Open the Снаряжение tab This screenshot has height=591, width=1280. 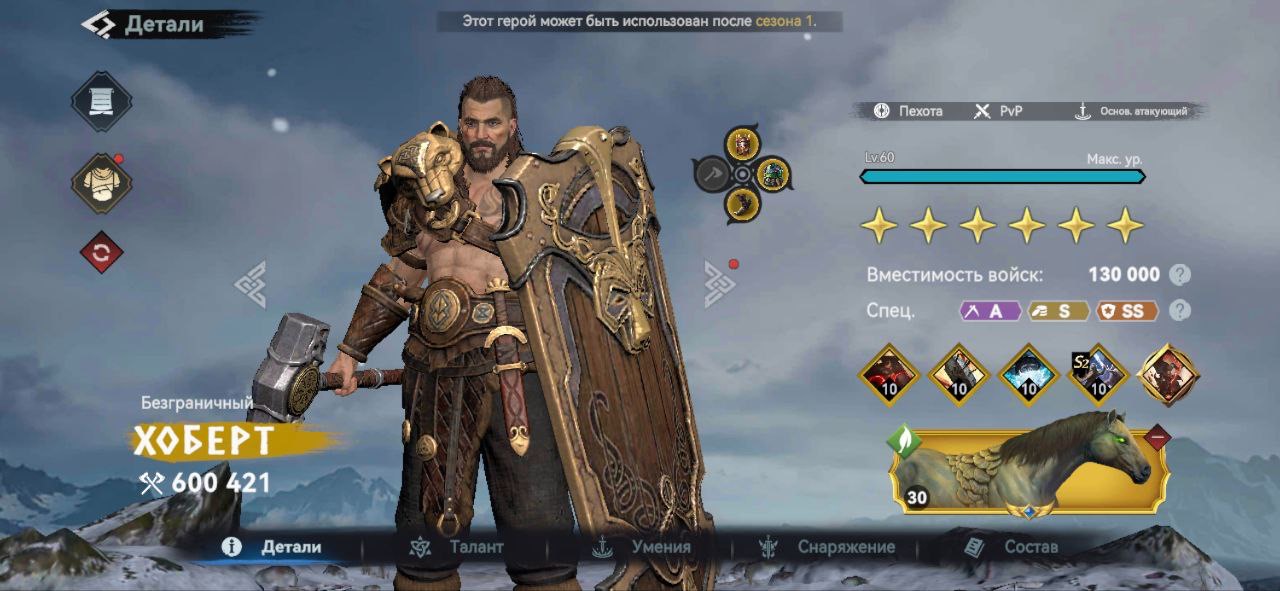click(x=828, y=547)
